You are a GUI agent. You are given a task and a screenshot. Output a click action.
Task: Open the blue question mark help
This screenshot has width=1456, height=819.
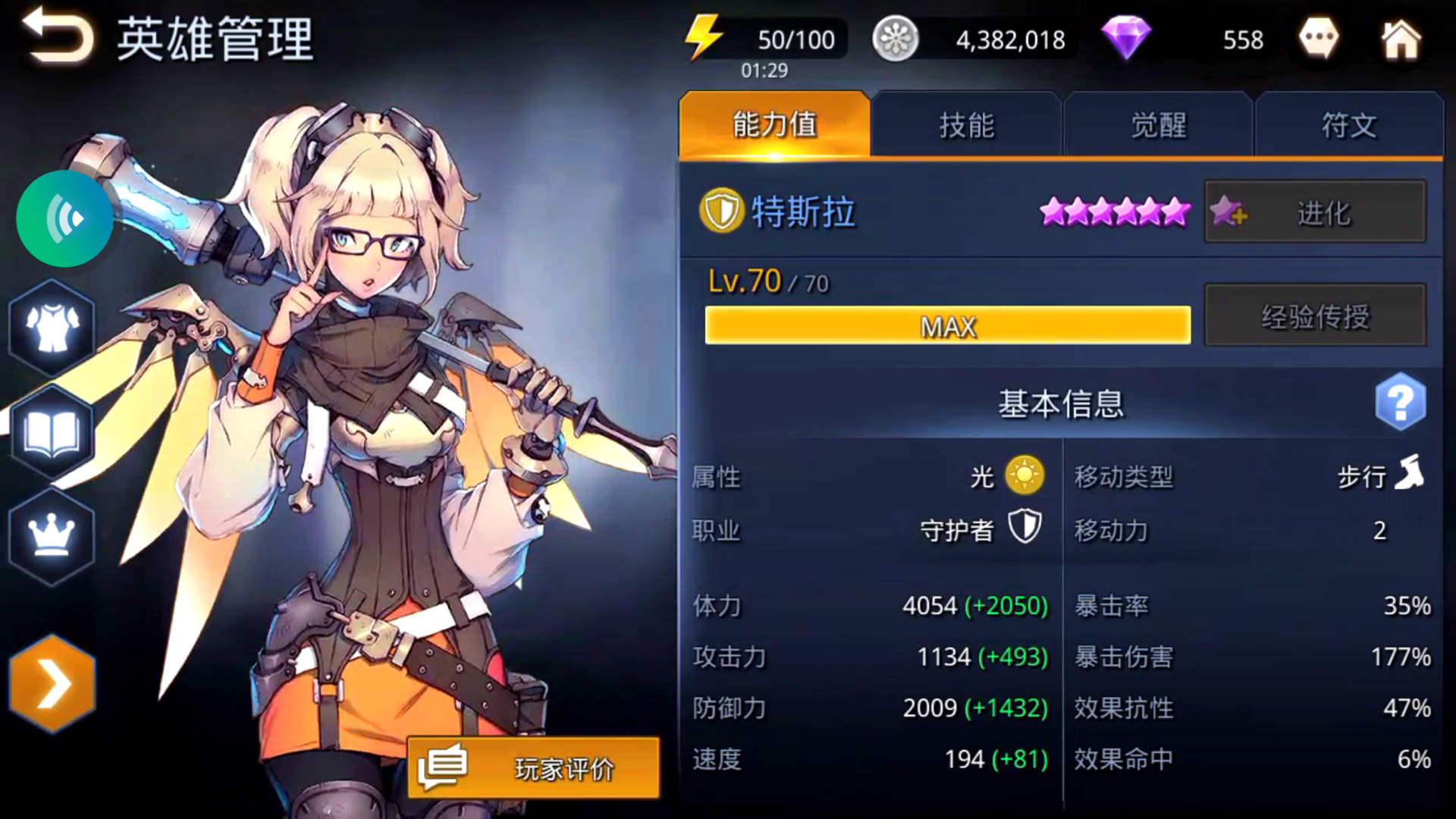[x=1400, y=402]
